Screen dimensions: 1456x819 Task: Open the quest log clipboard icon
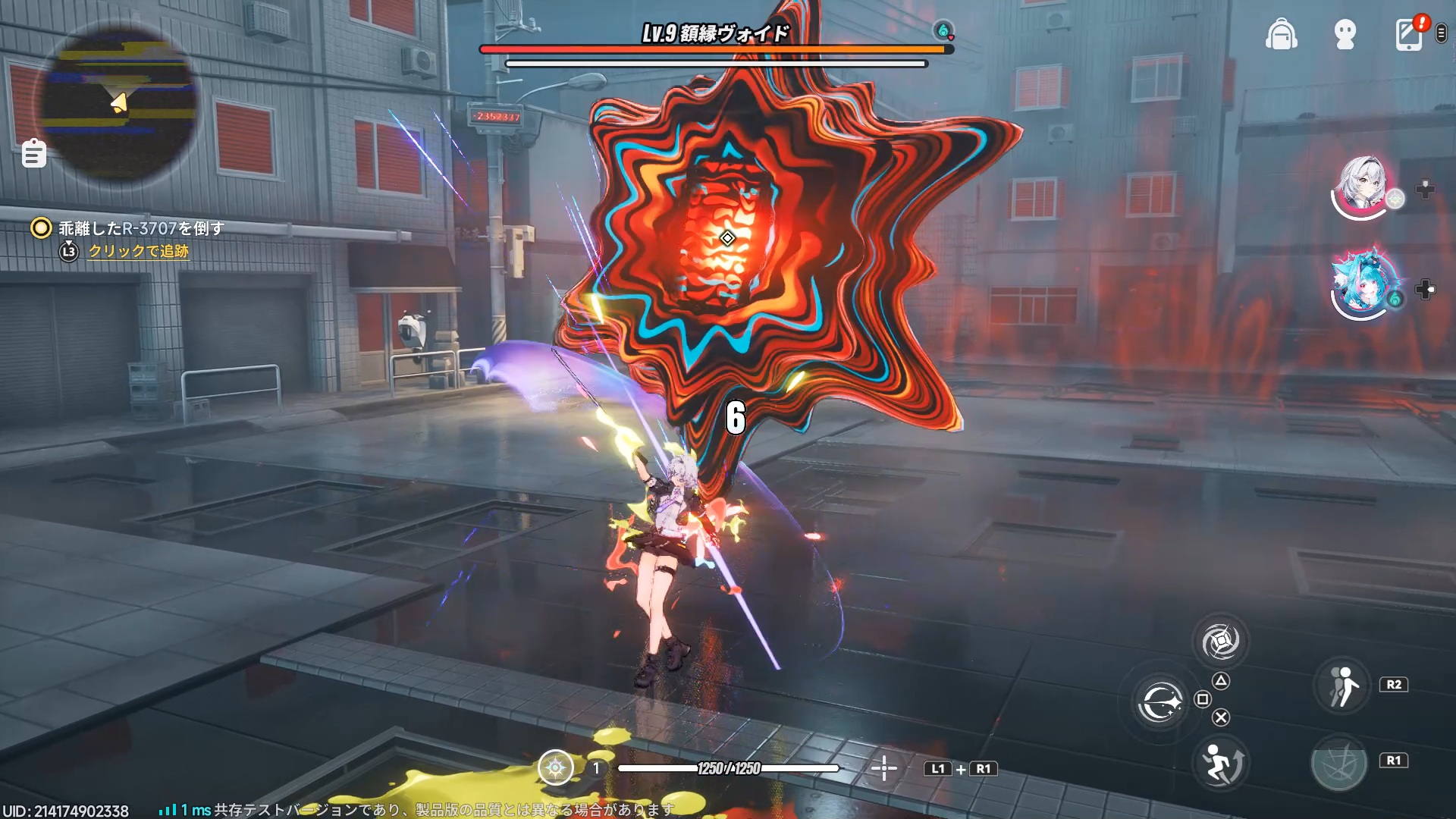point(34,154)
